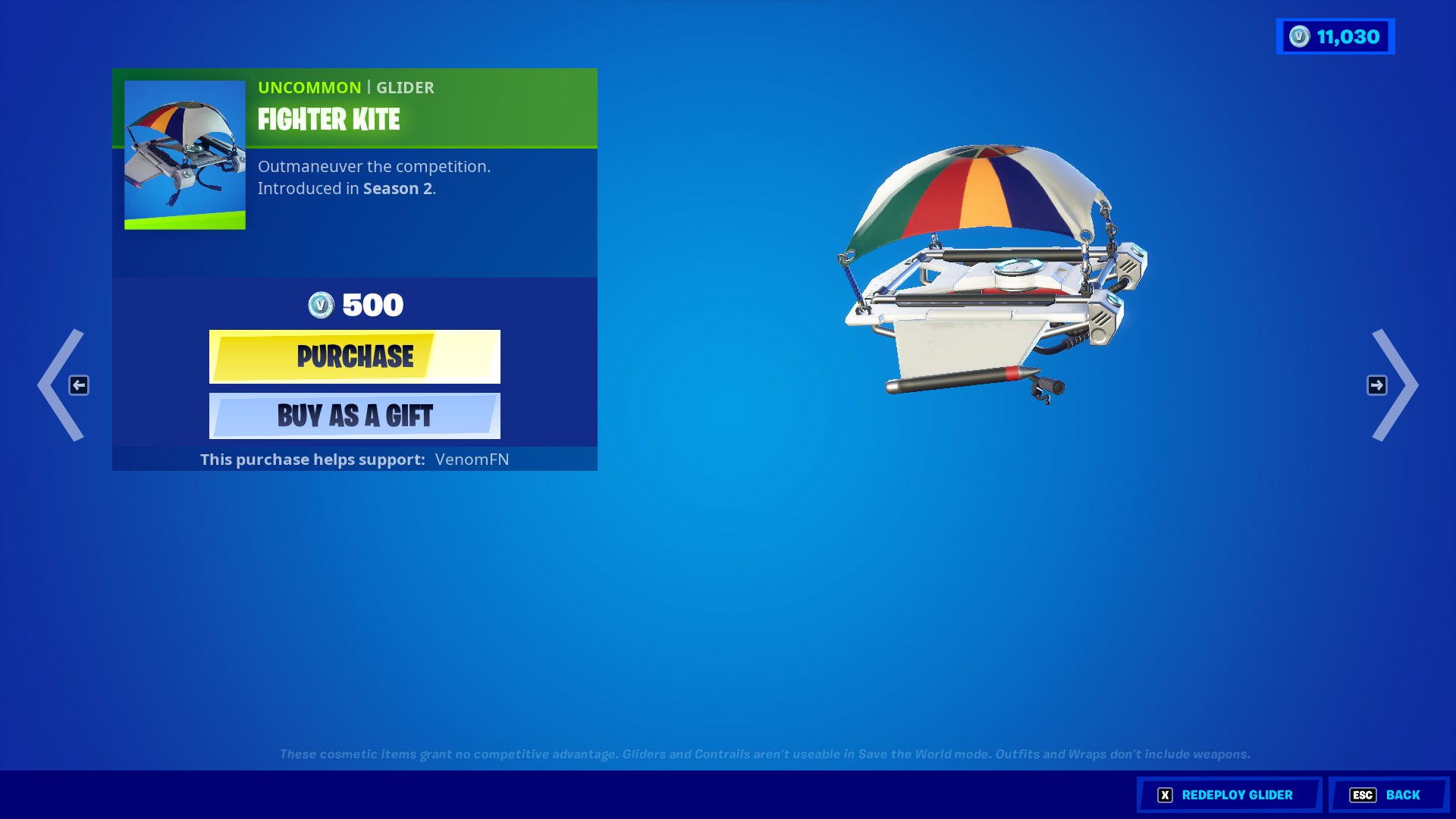Click the creator name VenomFN

472,459
